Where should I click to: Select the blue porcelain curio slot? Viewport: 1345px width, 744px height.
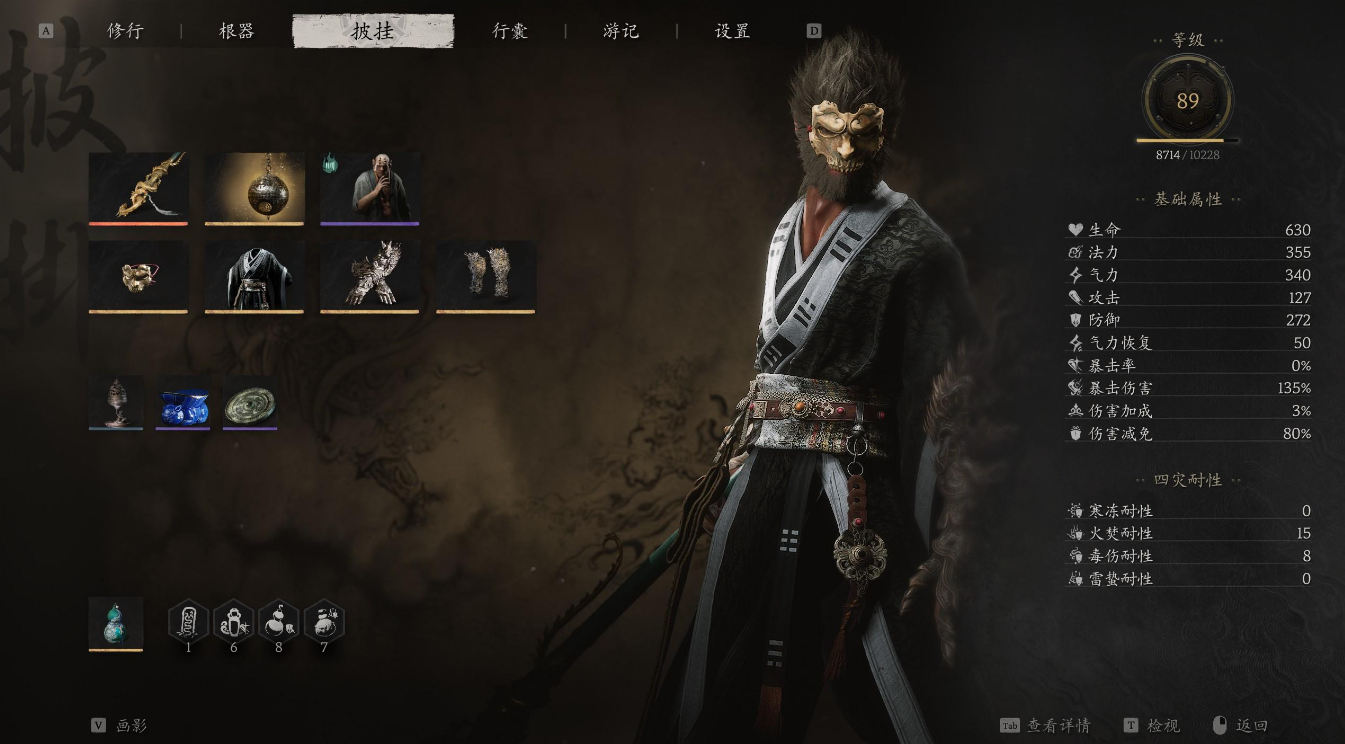click(x=183, y=402)
